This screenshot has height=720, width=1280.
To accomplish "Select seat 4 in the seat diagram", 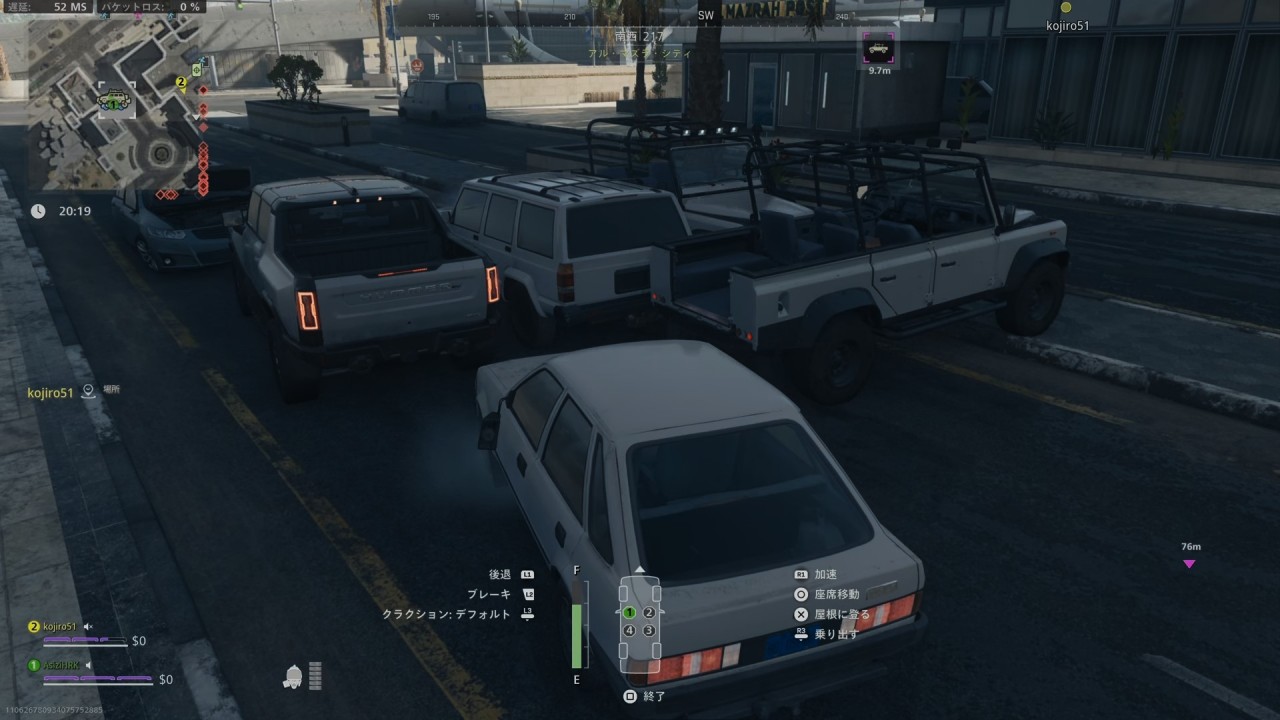I will click(x=630, y=631).
